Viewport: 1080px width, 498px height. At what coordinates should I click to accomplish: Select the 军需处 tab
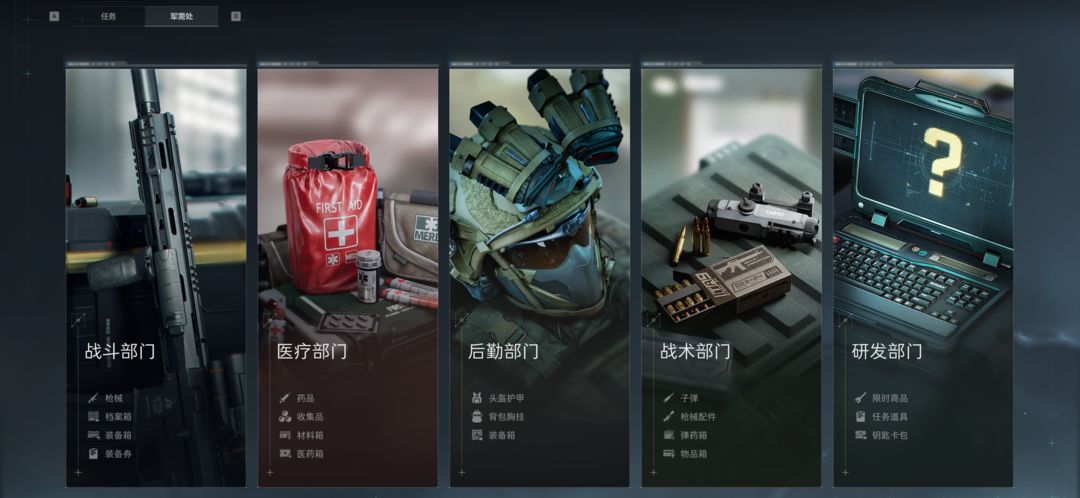click(181, 17)
